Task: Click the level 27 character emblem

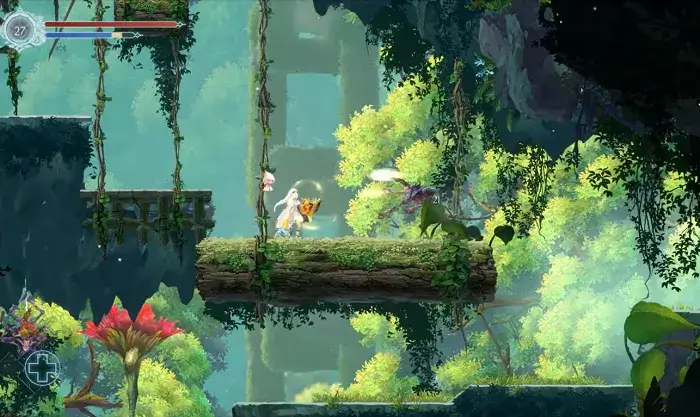Action: (x=20, y=29)
